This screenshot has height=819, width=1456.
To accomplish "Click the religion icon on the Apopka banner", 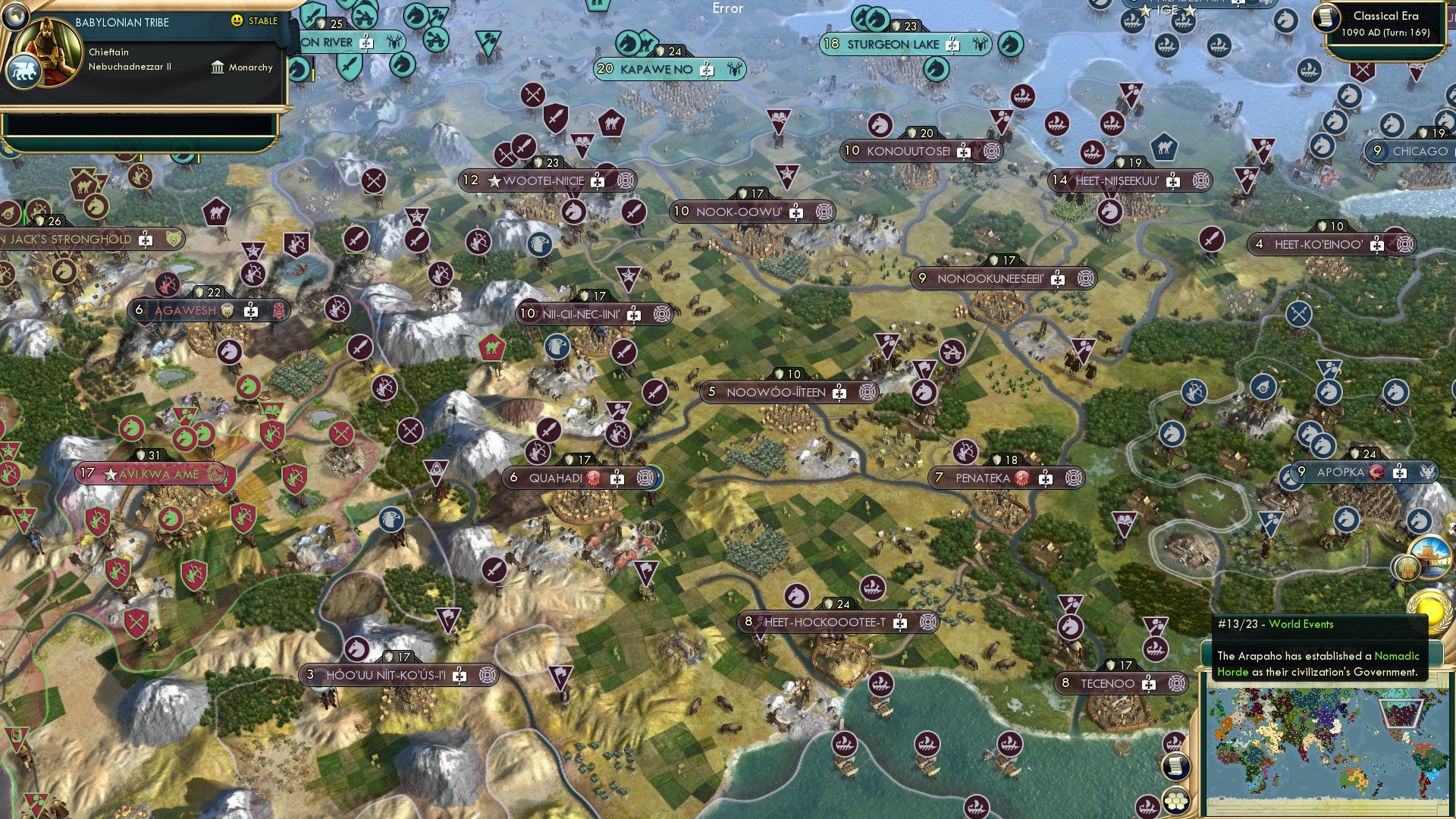I will (1376, 471).
